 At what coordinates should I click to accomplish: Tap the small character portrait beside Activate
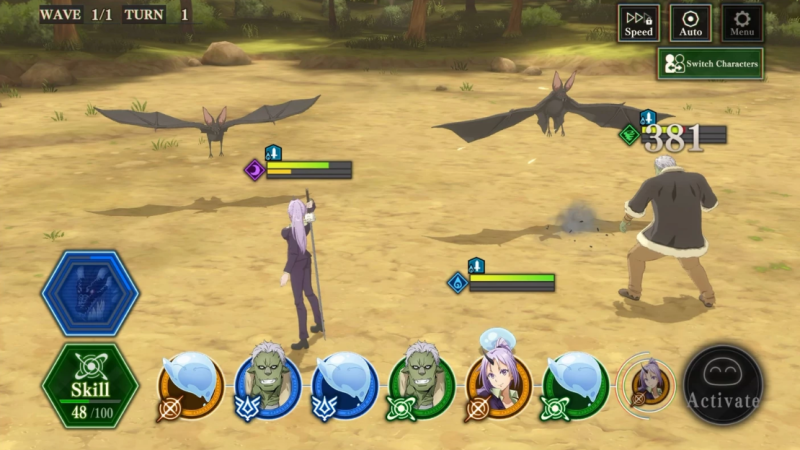[x=647, y=385]
